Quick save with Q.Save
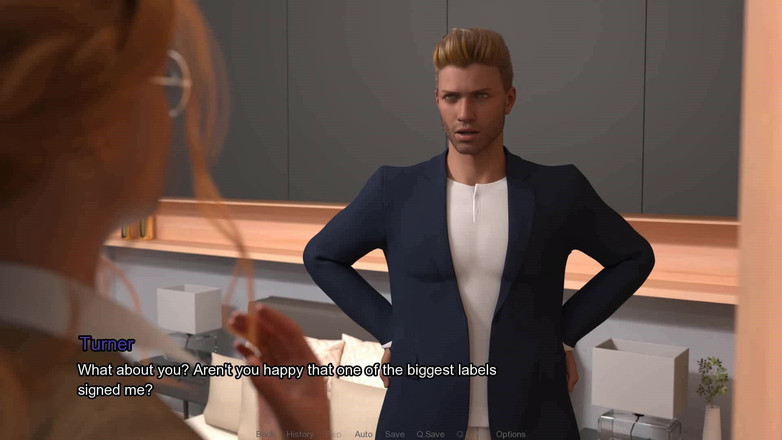782x440 pixels. tap(430, 434)
